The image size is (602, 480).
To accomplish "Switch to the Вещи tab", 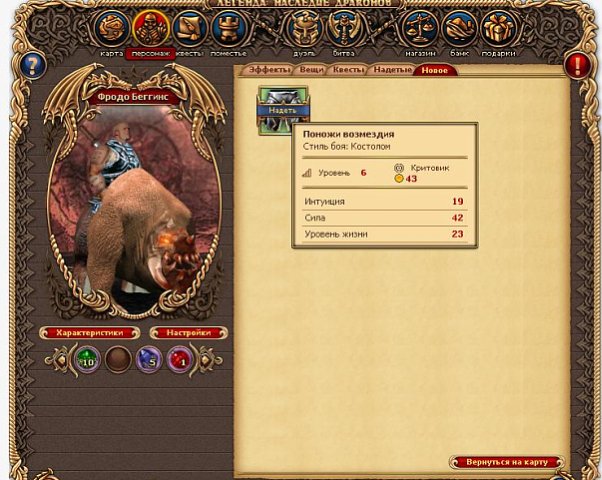I will point(312,71).
